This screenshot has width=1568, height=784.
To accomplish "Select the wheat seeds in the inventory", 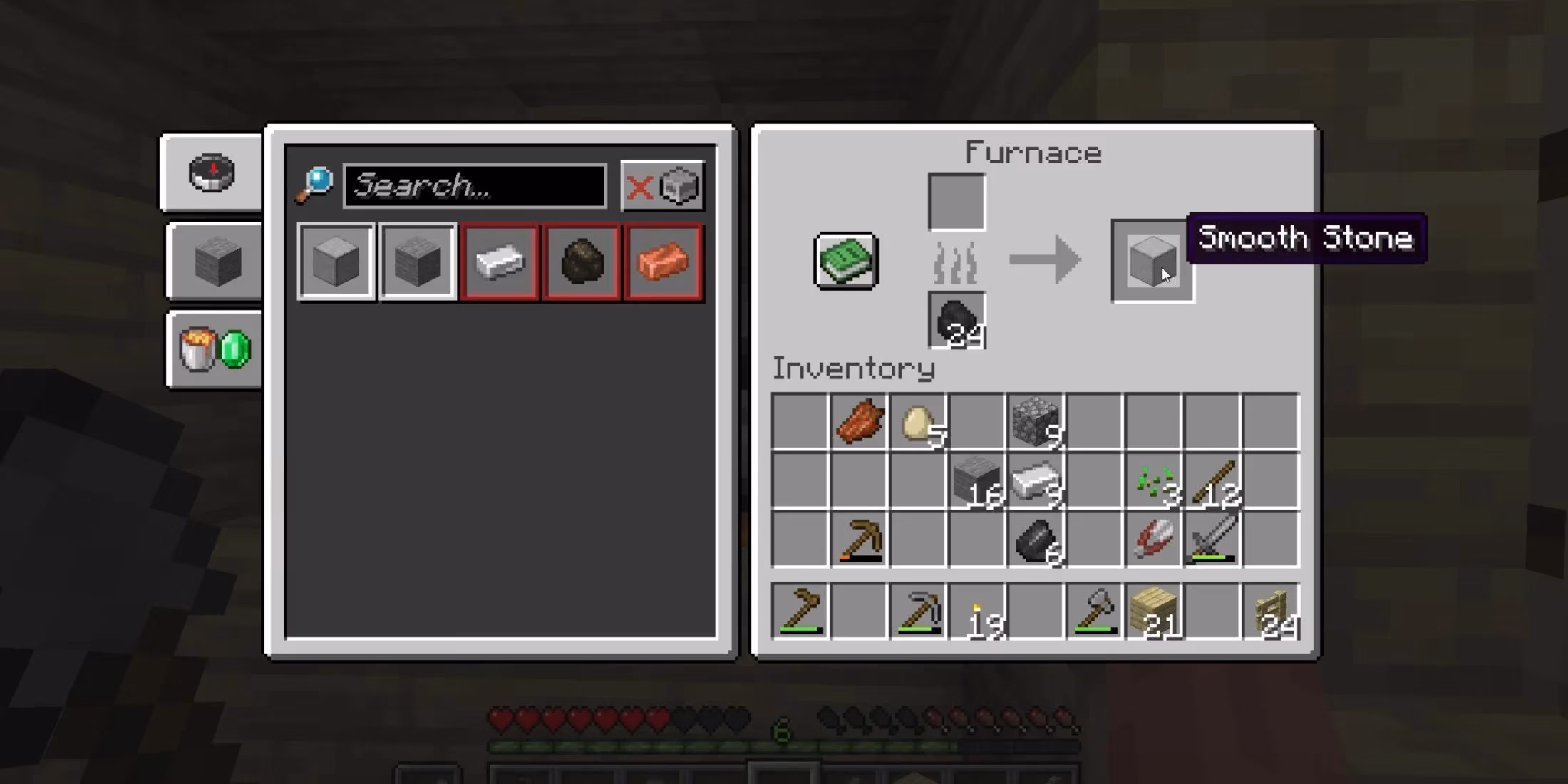I will tap(1153, 481).
